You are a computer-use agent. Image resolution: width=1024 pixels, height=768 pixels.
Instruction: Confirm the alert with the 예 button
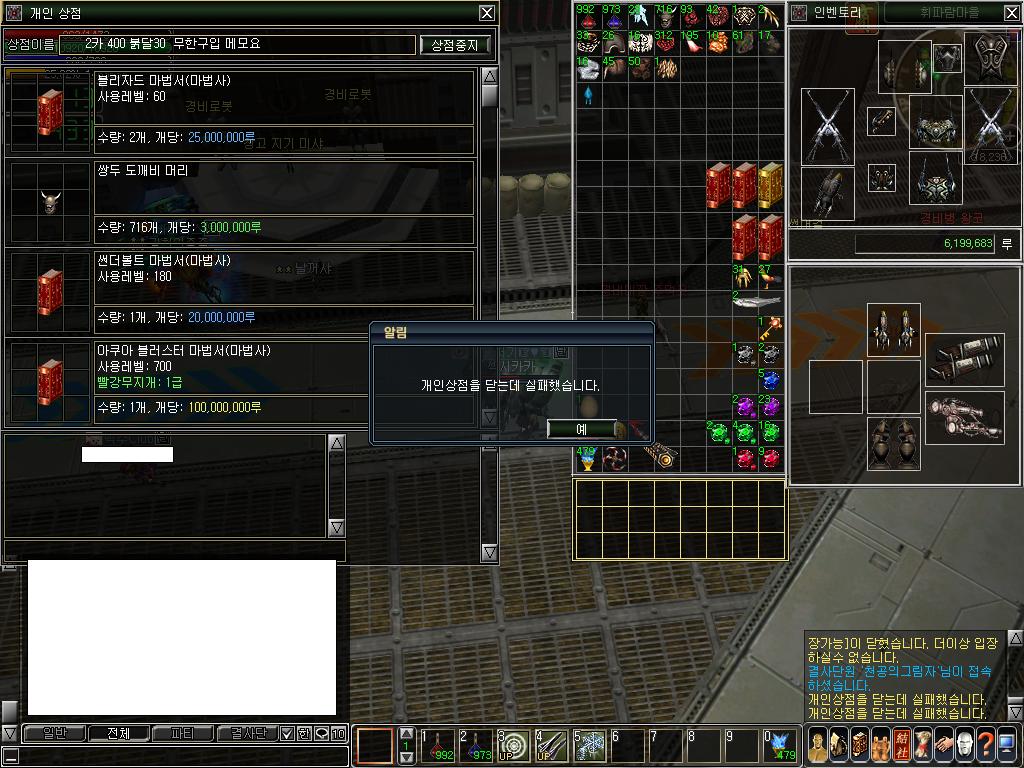[x=581, y=429]
